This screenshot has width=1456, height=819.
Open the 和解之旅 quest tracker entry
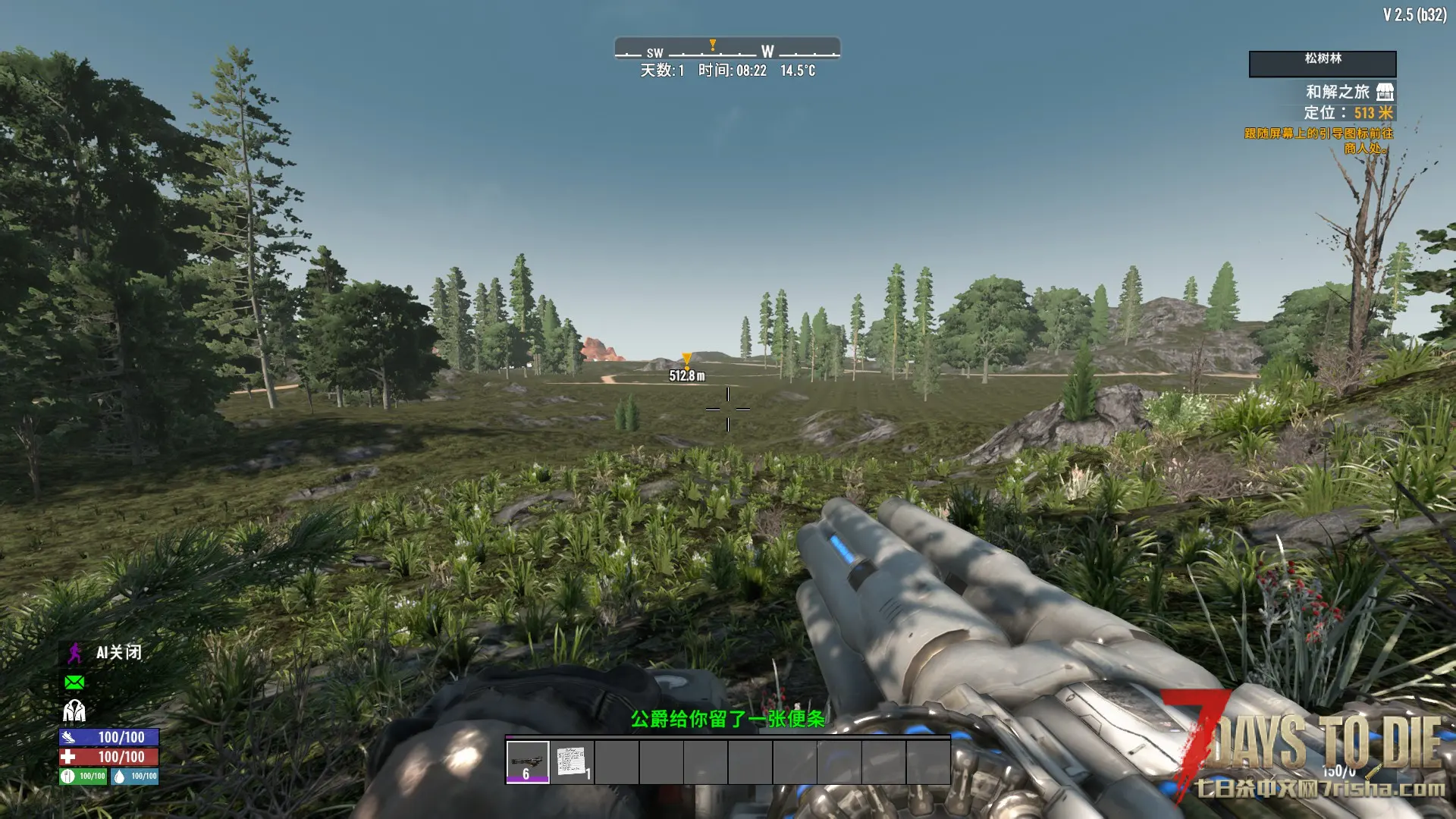(x=1337, y=92)
